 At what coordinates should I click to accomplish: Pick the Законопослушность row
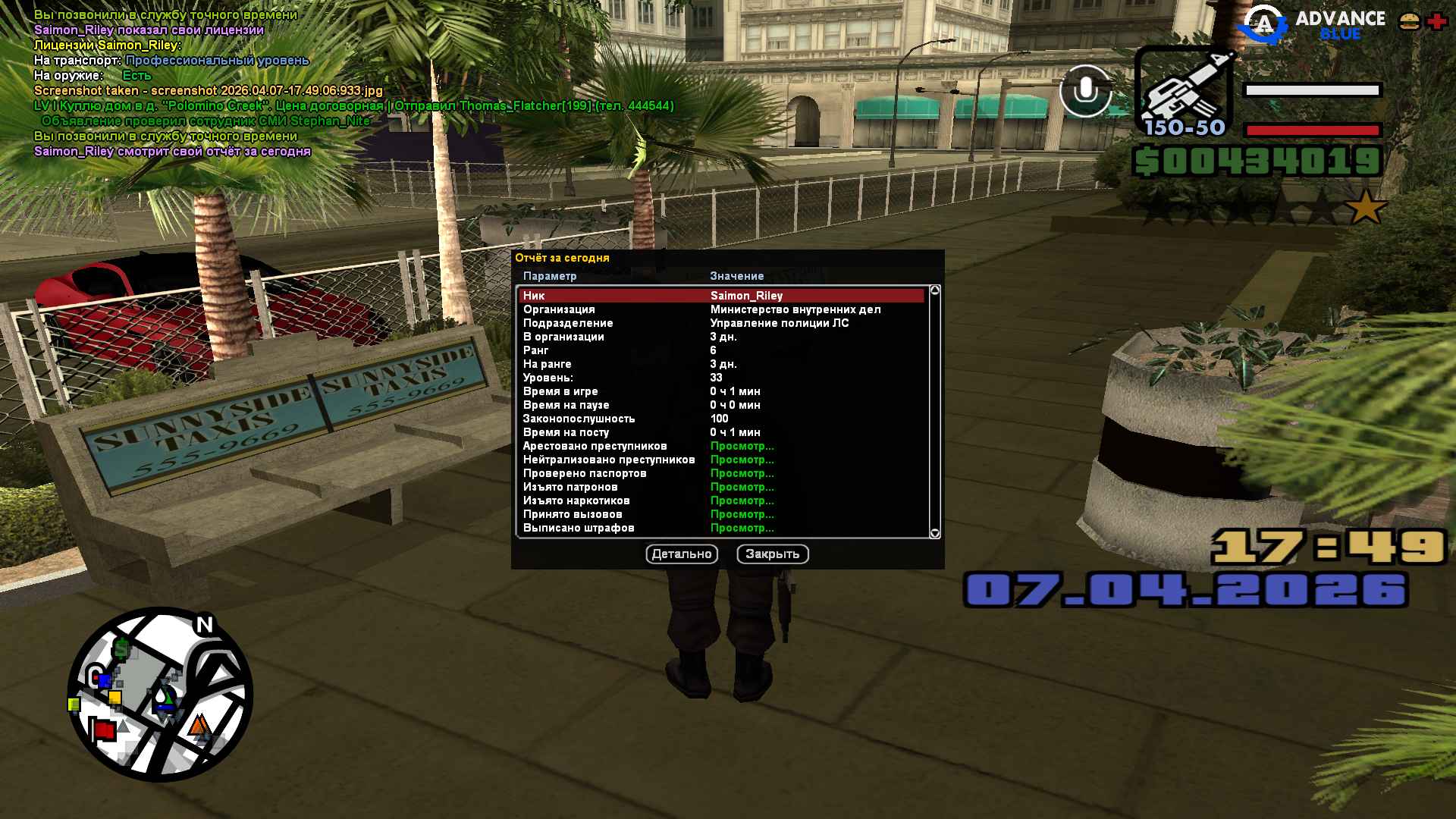pos(720,419)
